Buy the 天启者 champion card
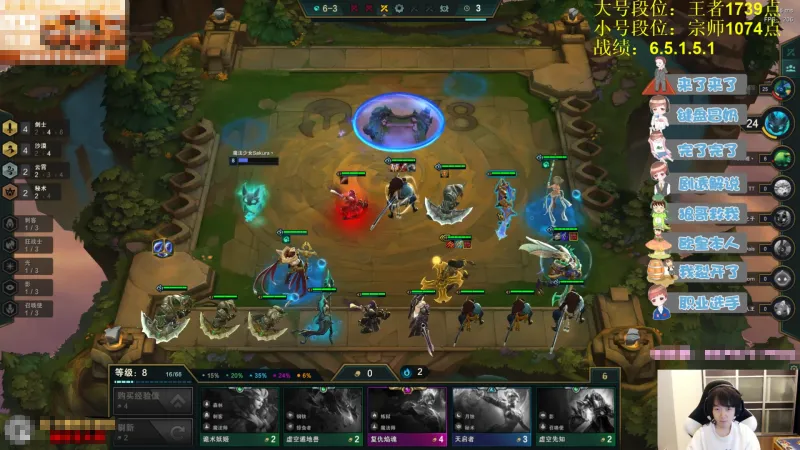 pos(491,414)
